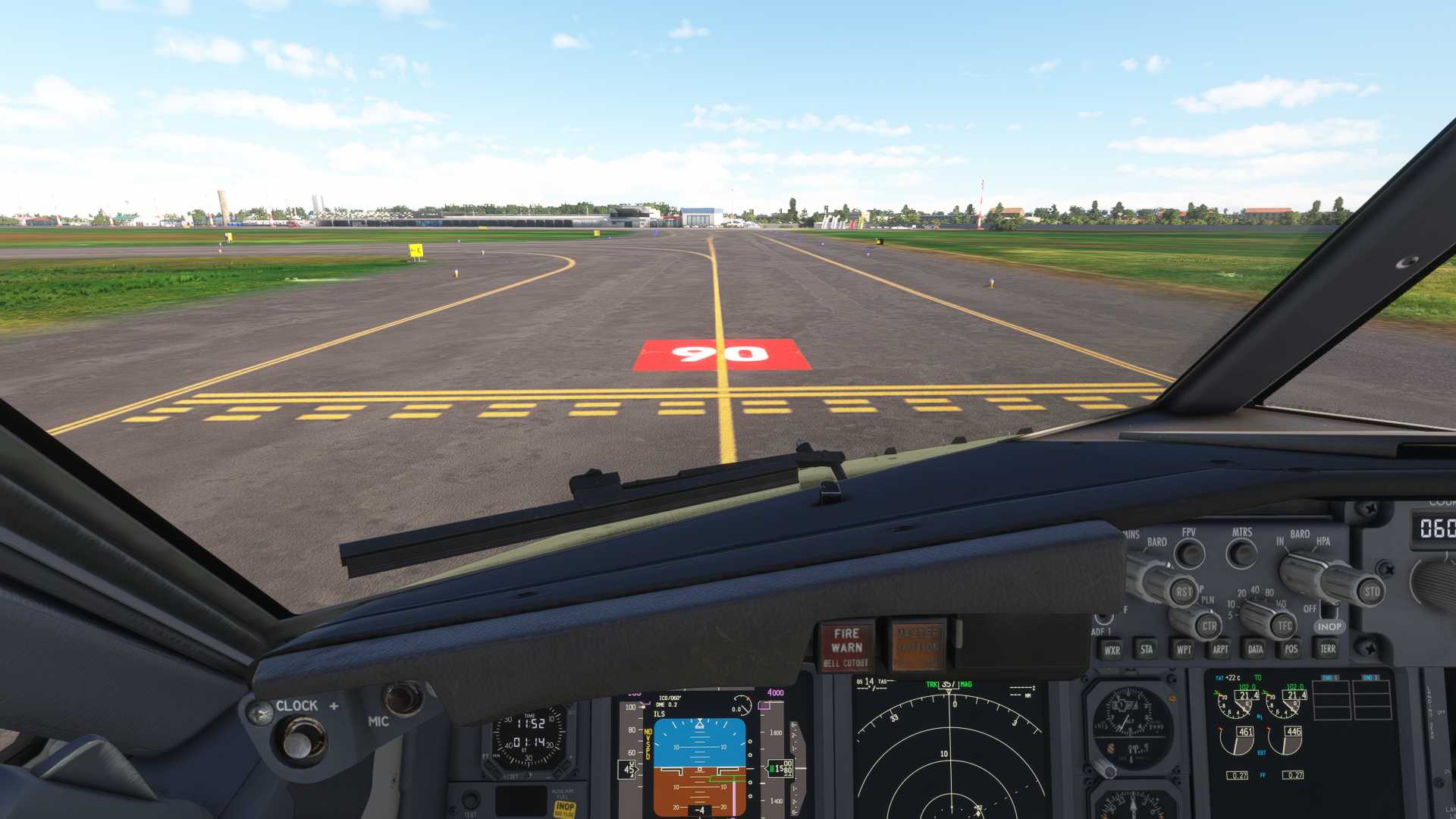Push the TFC traffic button
1456x819 pixels.
point(1284,626)
